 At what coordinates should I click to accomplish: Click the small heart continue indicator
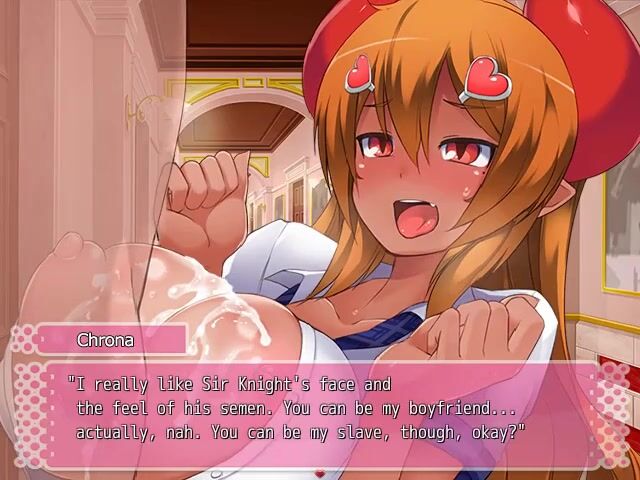click(320, 471)
